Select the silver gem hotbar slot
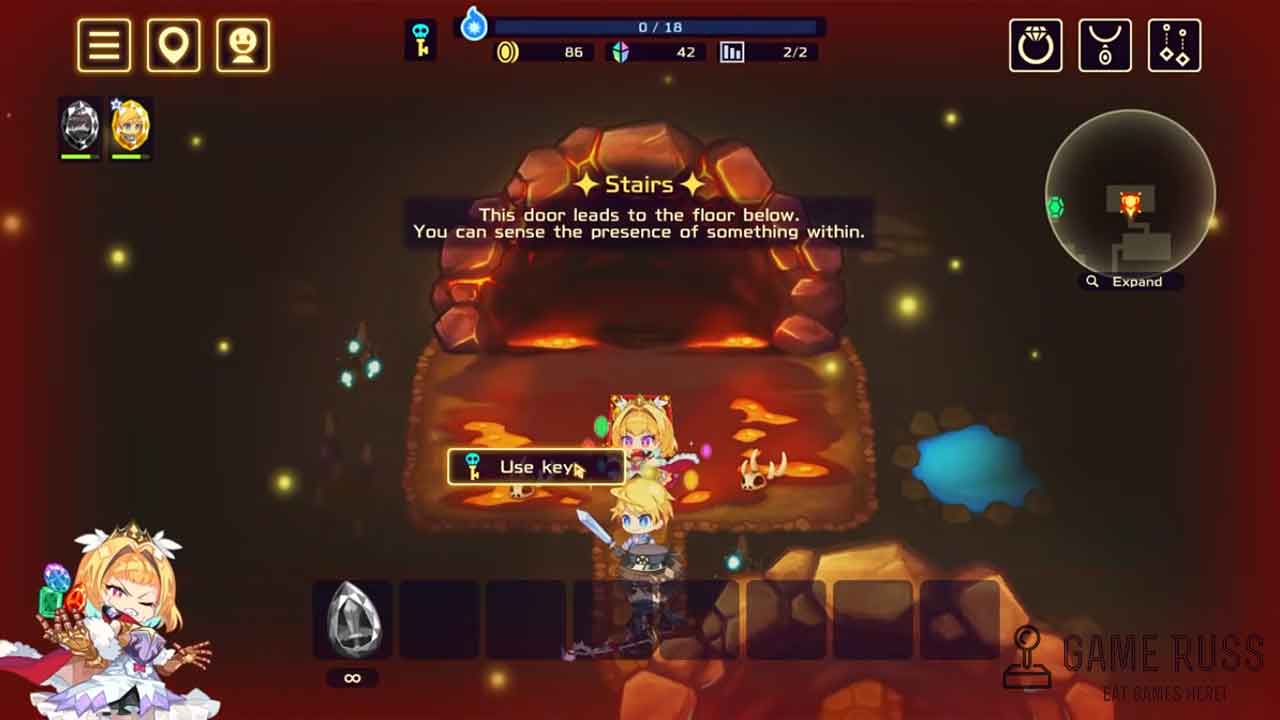This screenshot has height=720, width=1280. [x=352, y=619]
